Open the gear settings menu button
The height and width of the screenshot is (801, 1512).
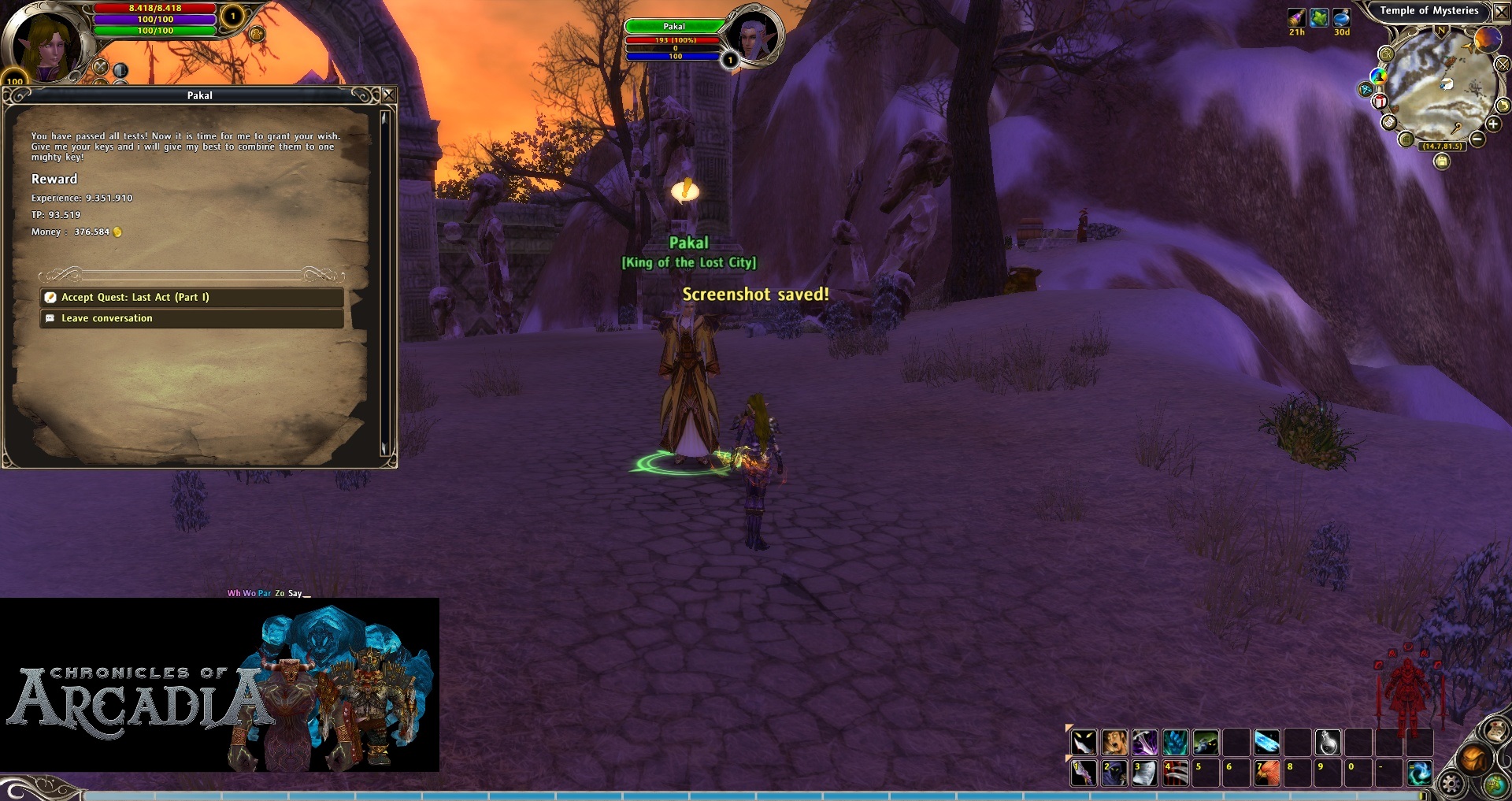click(x=1451, y=784)
